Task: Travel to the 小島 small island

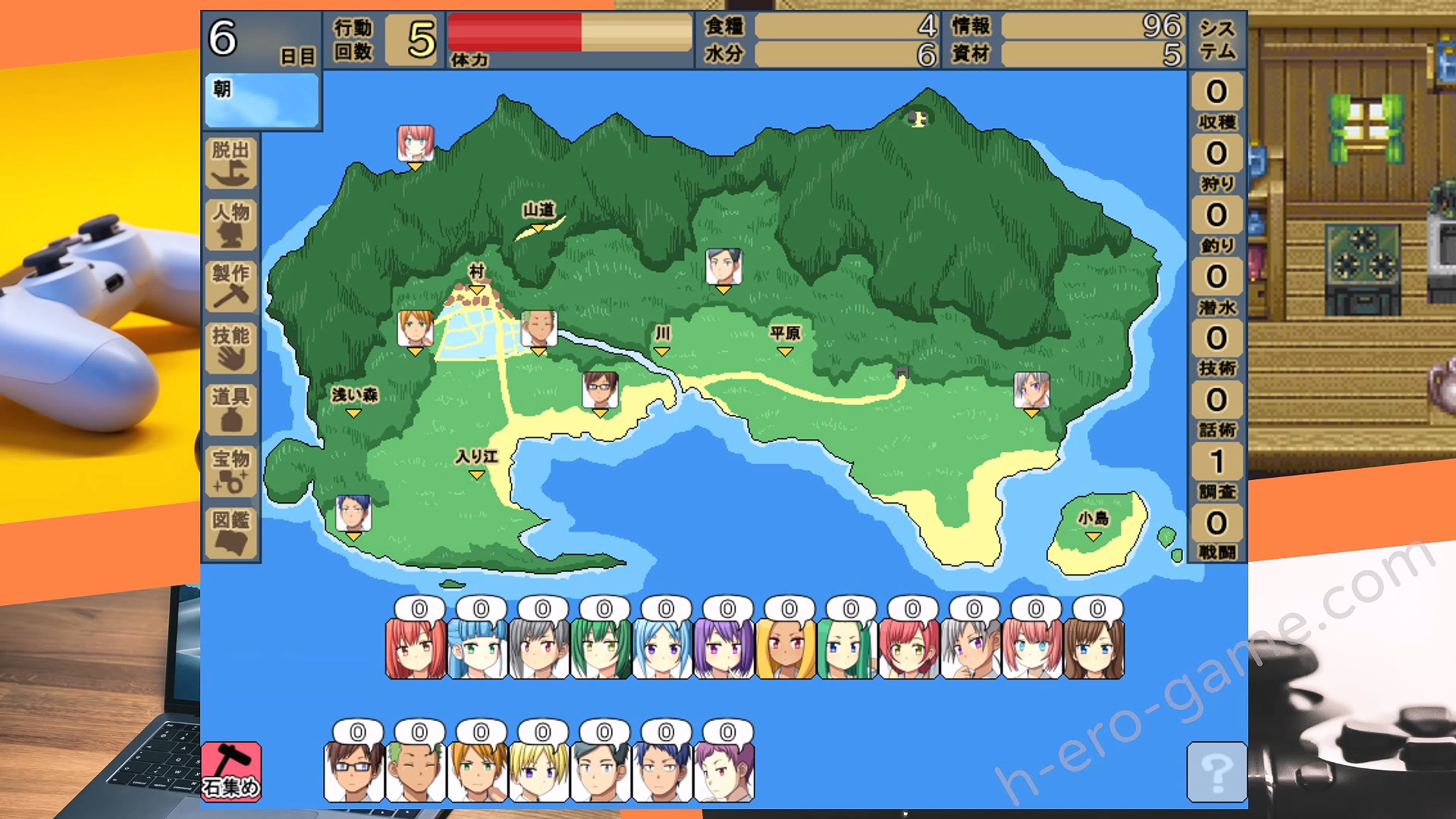Action: tap(1093, 525)
